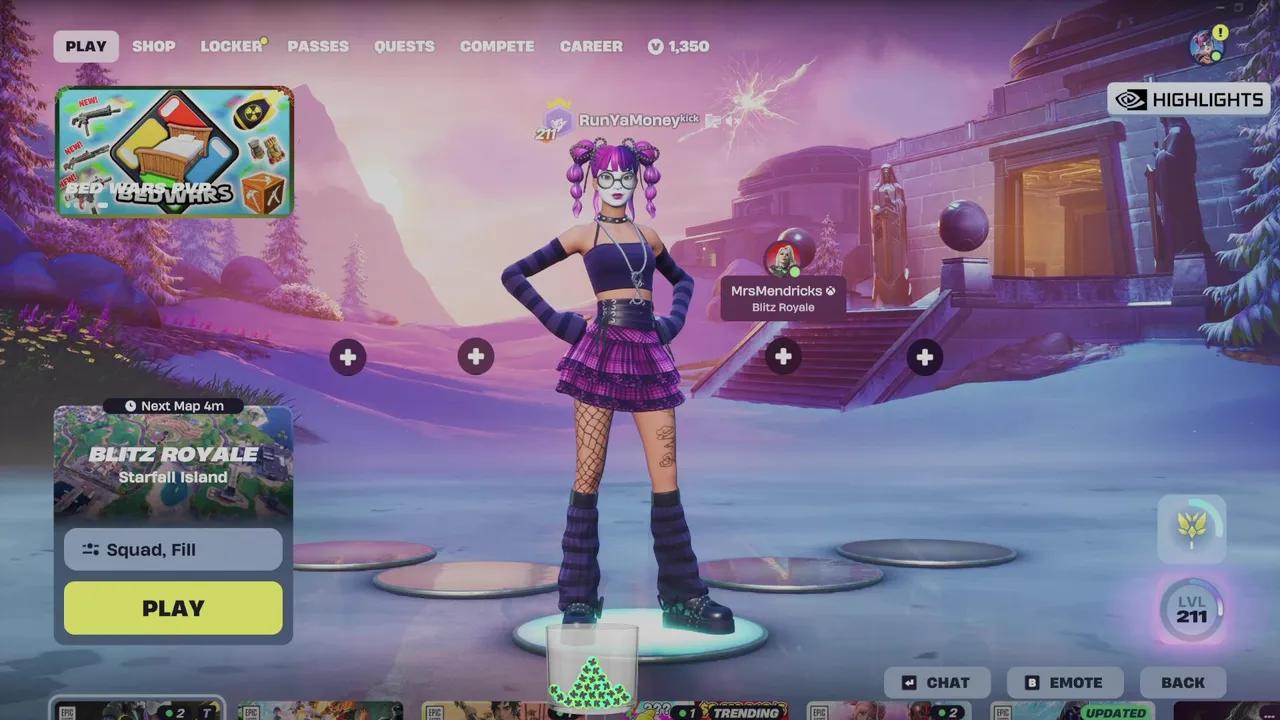The image size is (1280, 720).
Task: Click the Next Map 4m countdown timer
Action: click(172, 405)
